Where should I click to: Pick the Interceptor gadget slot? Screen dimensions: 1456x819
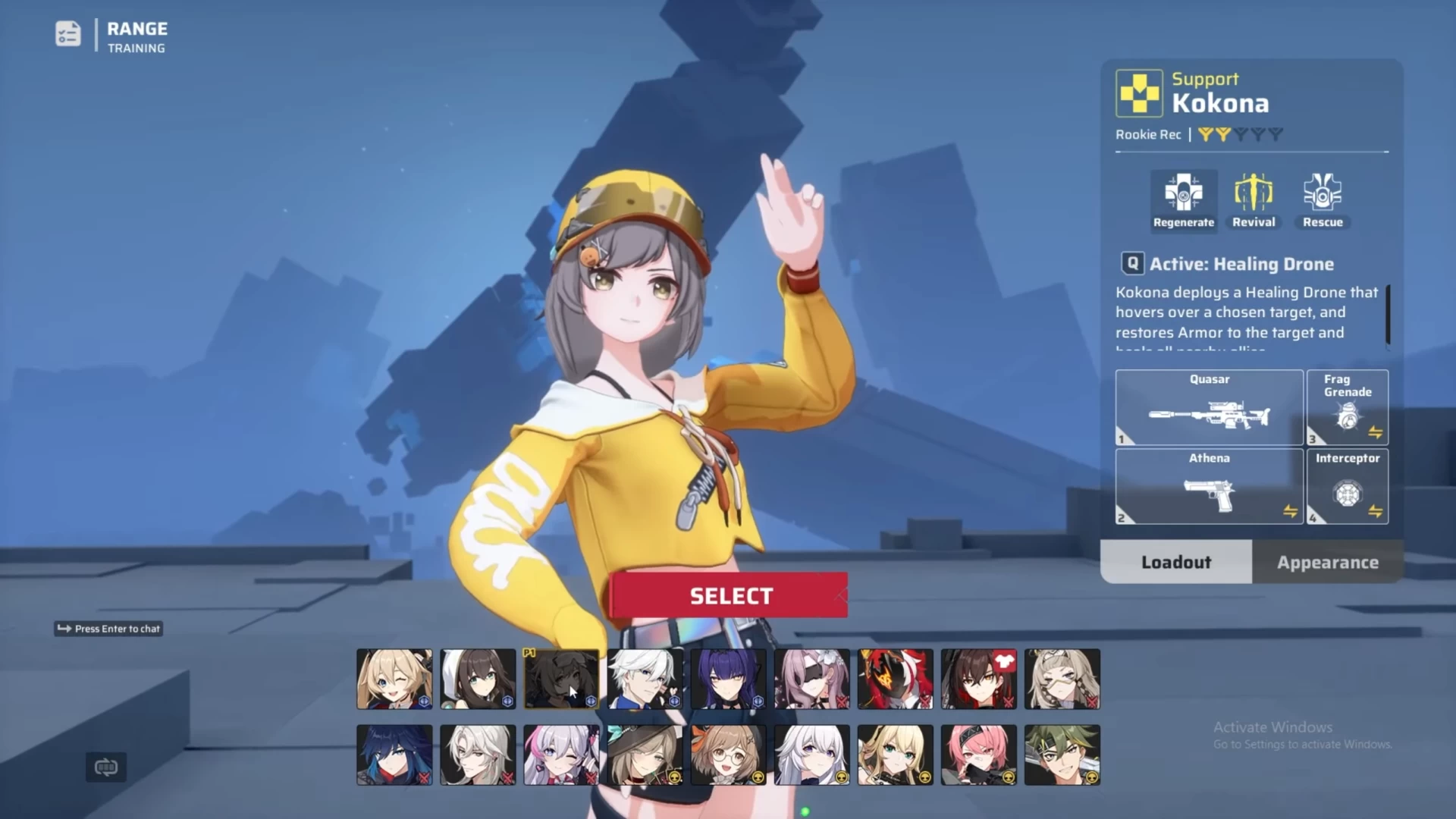[x=1348, y=486]
